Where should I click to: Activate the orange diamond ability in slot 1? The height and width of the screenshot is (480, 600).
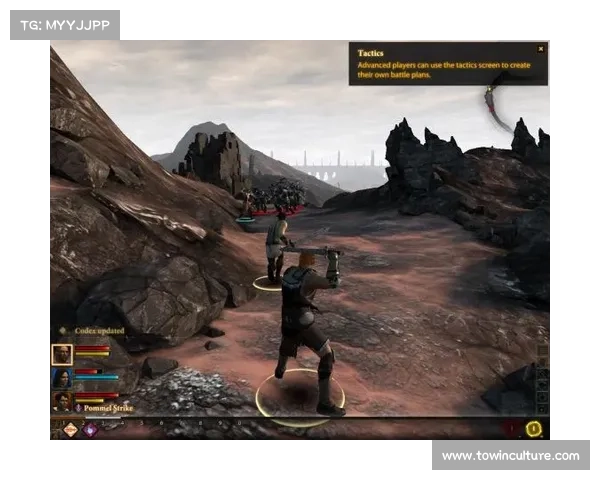[71, 429]
